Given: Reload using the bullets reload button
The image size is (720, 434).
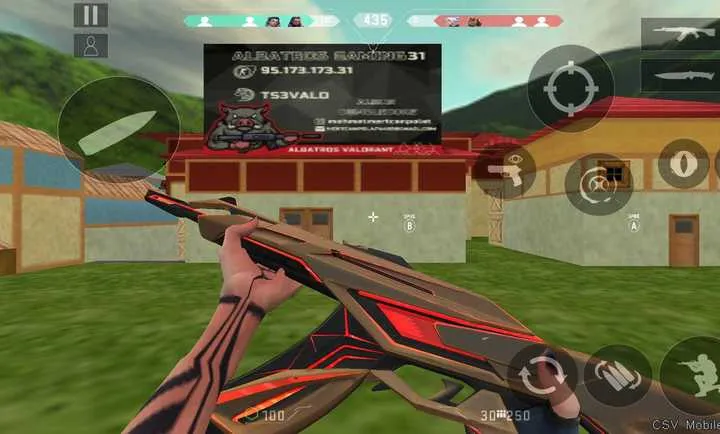Looking at the screenshot, I should click(617, 378).
